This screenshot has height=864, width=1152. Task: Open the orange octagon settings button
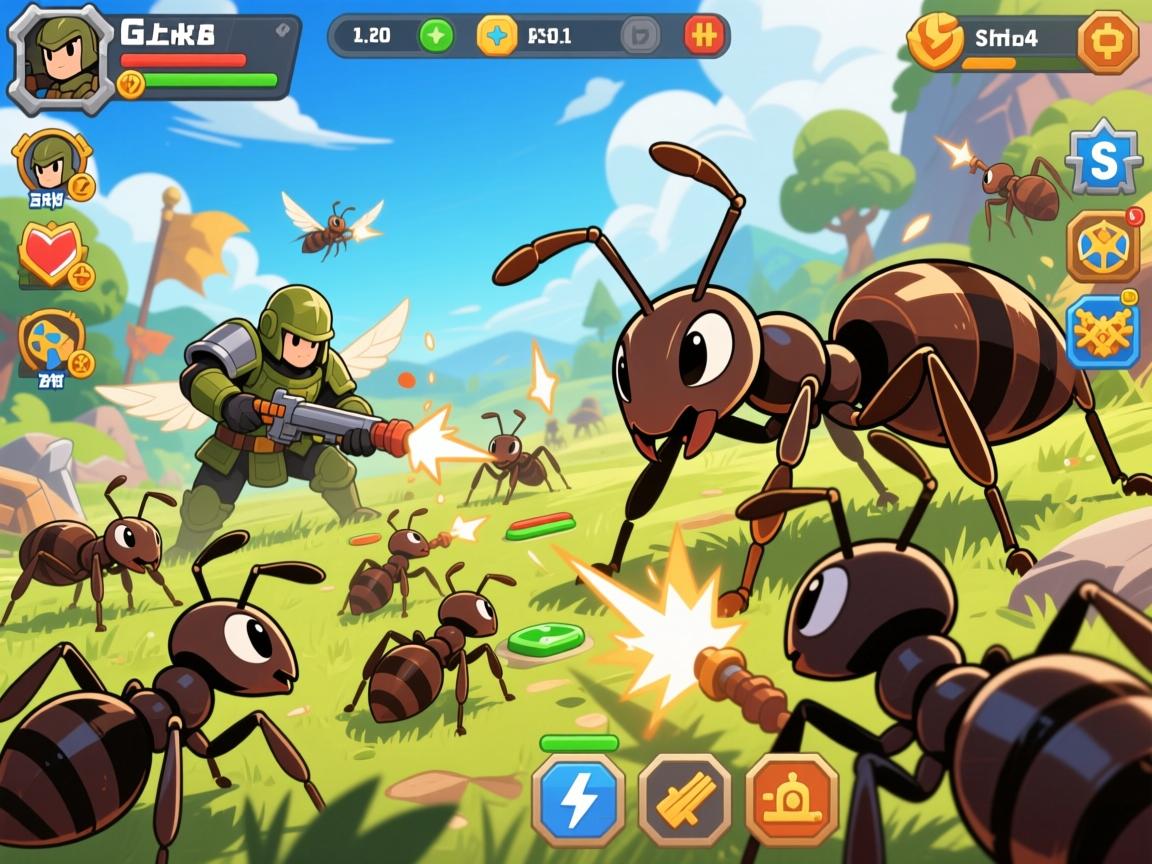(x=1107, y=41)
